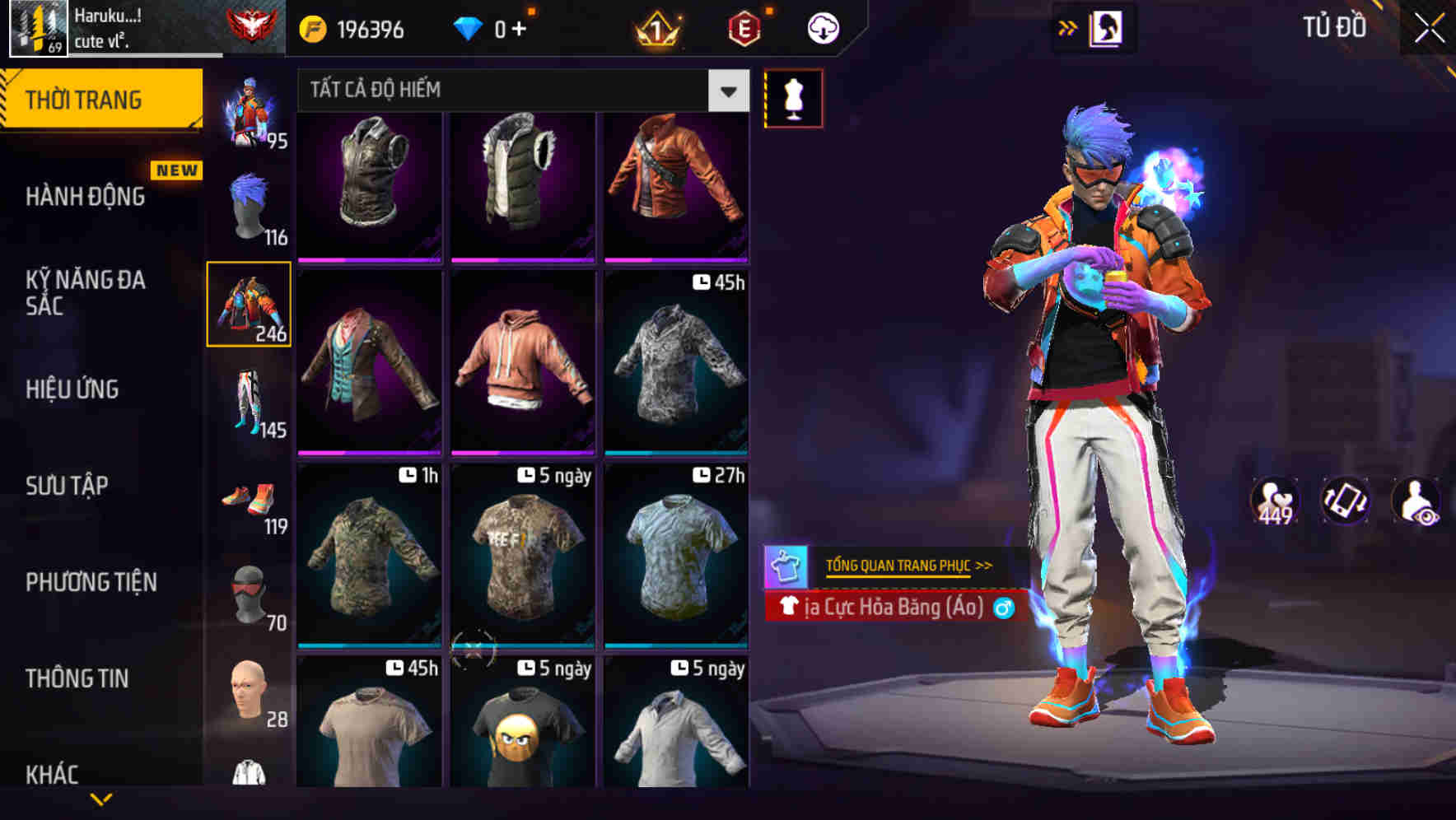Image resolution: width=1456 pixels, height=820 pixels.
Task: Toggle the mannequin outfit preview
Action: [x=793, y=96]
